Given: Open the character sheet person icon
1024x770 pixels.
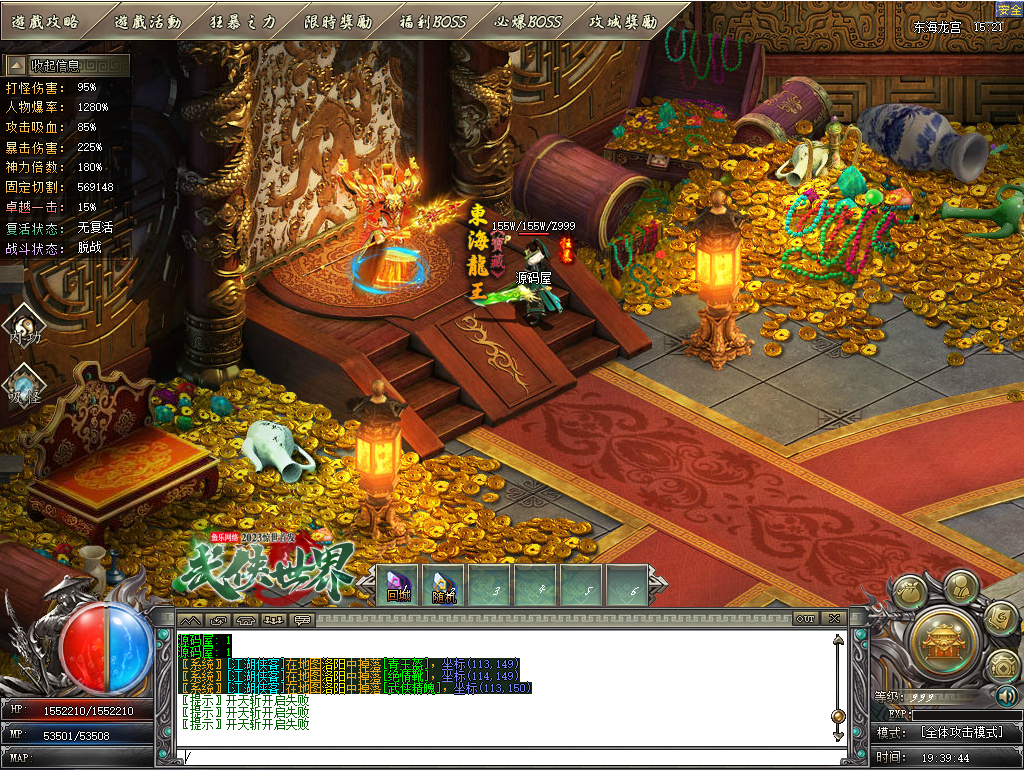Looking at the screenshot, I should pyautogui.click(x=960, y=586).
